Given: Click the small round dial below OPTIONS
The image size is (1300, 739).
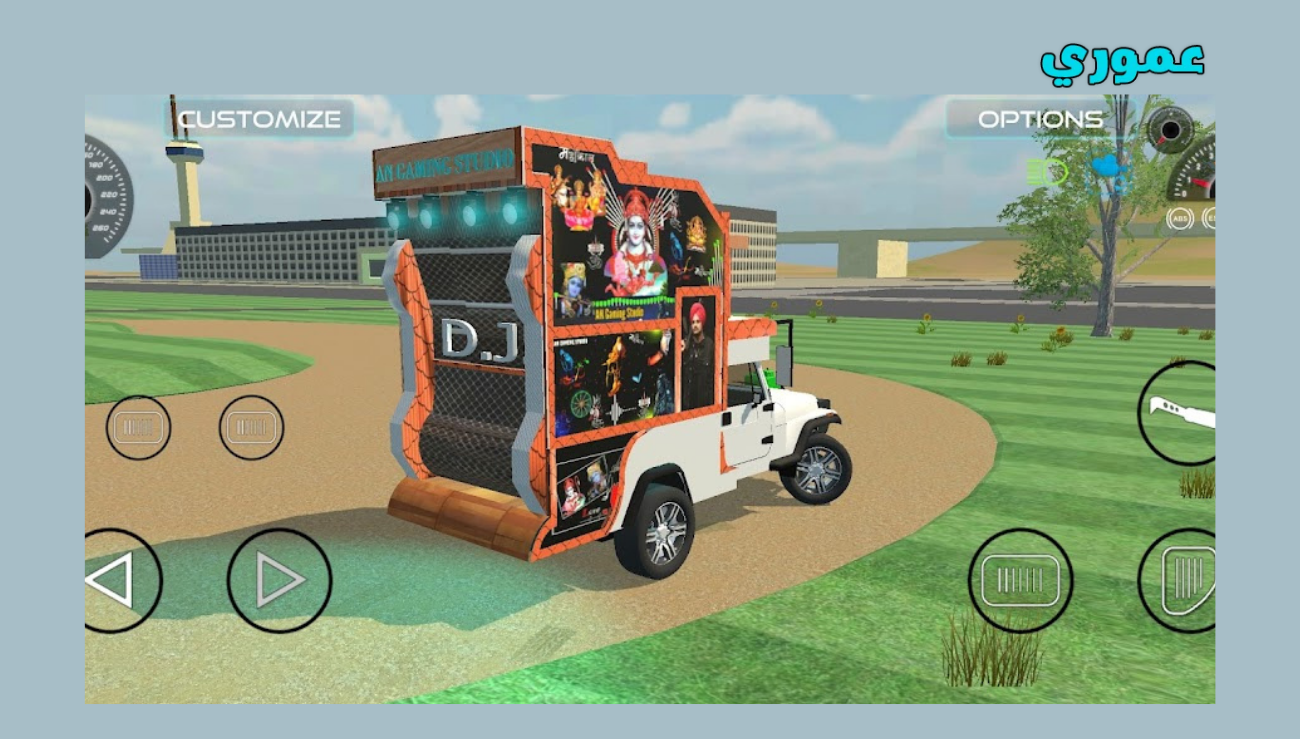Looking at the screenshot, I should click(1170, 128).
